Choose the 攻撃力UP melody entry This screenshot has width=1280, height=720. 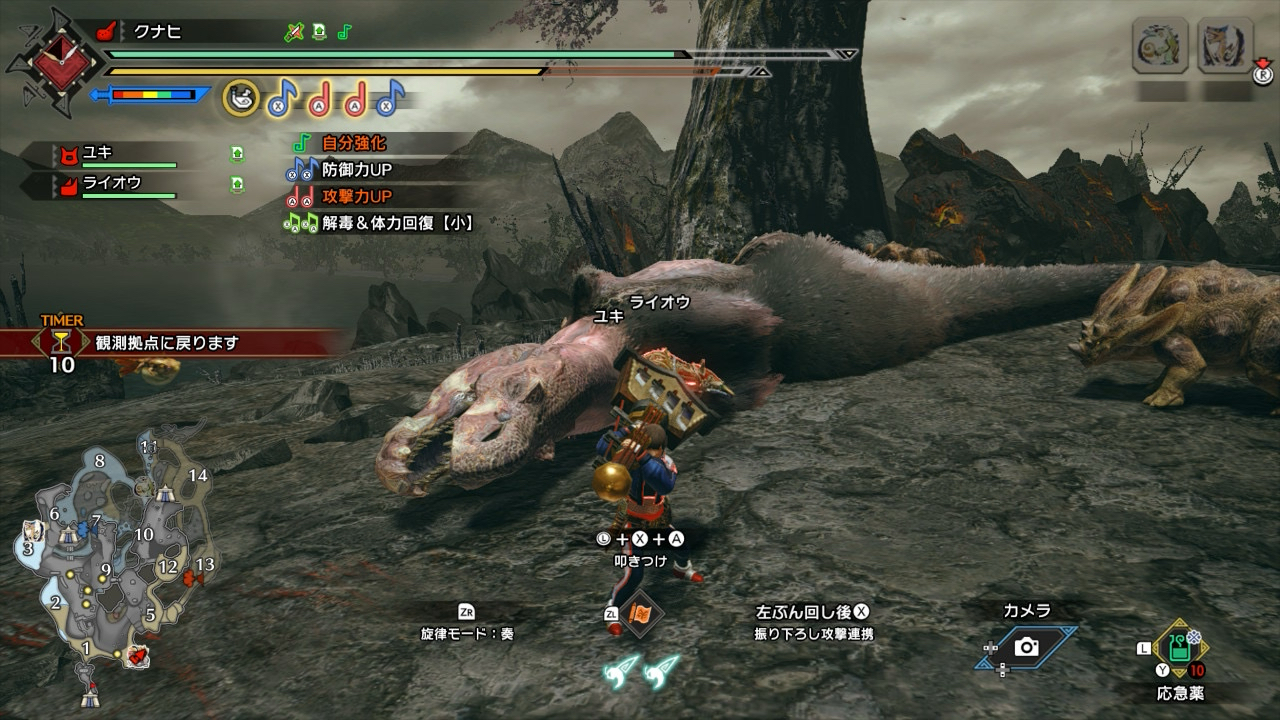[x=356, y=196]
